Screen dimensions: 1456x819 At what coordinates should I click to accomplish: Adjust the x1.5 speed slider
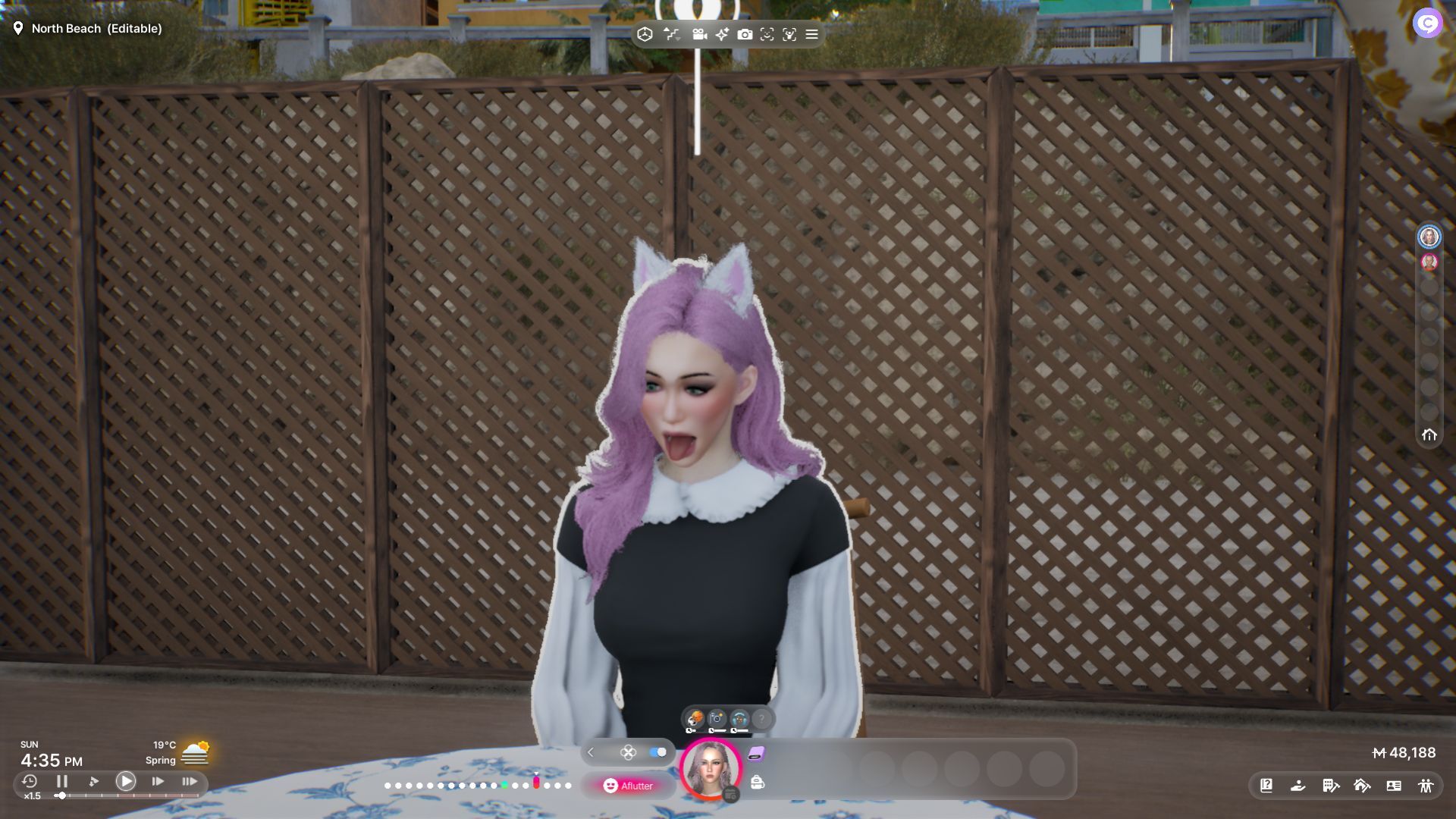[61, 795]
